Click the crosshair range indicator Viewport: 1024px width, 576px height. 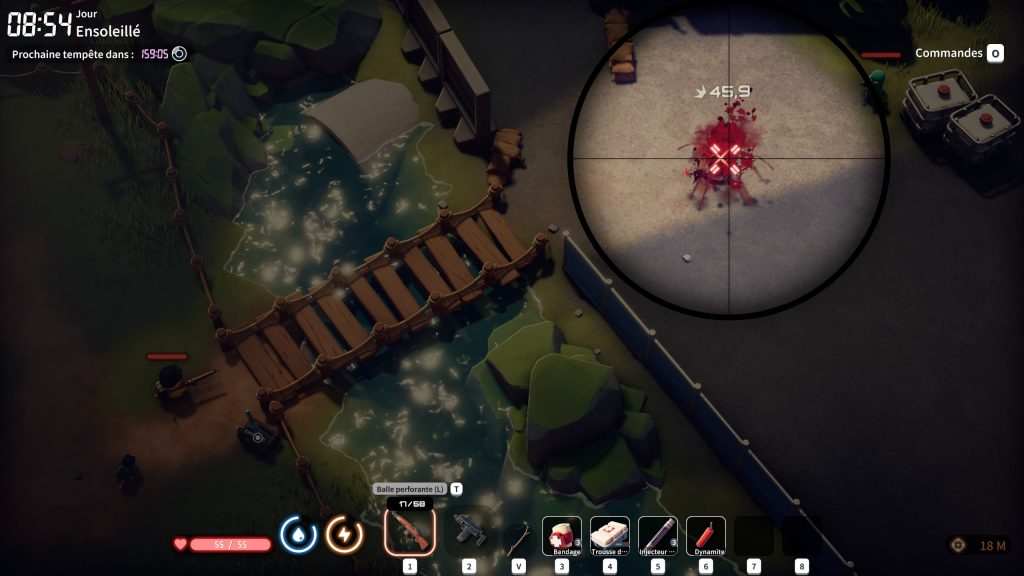pos(959,545)
